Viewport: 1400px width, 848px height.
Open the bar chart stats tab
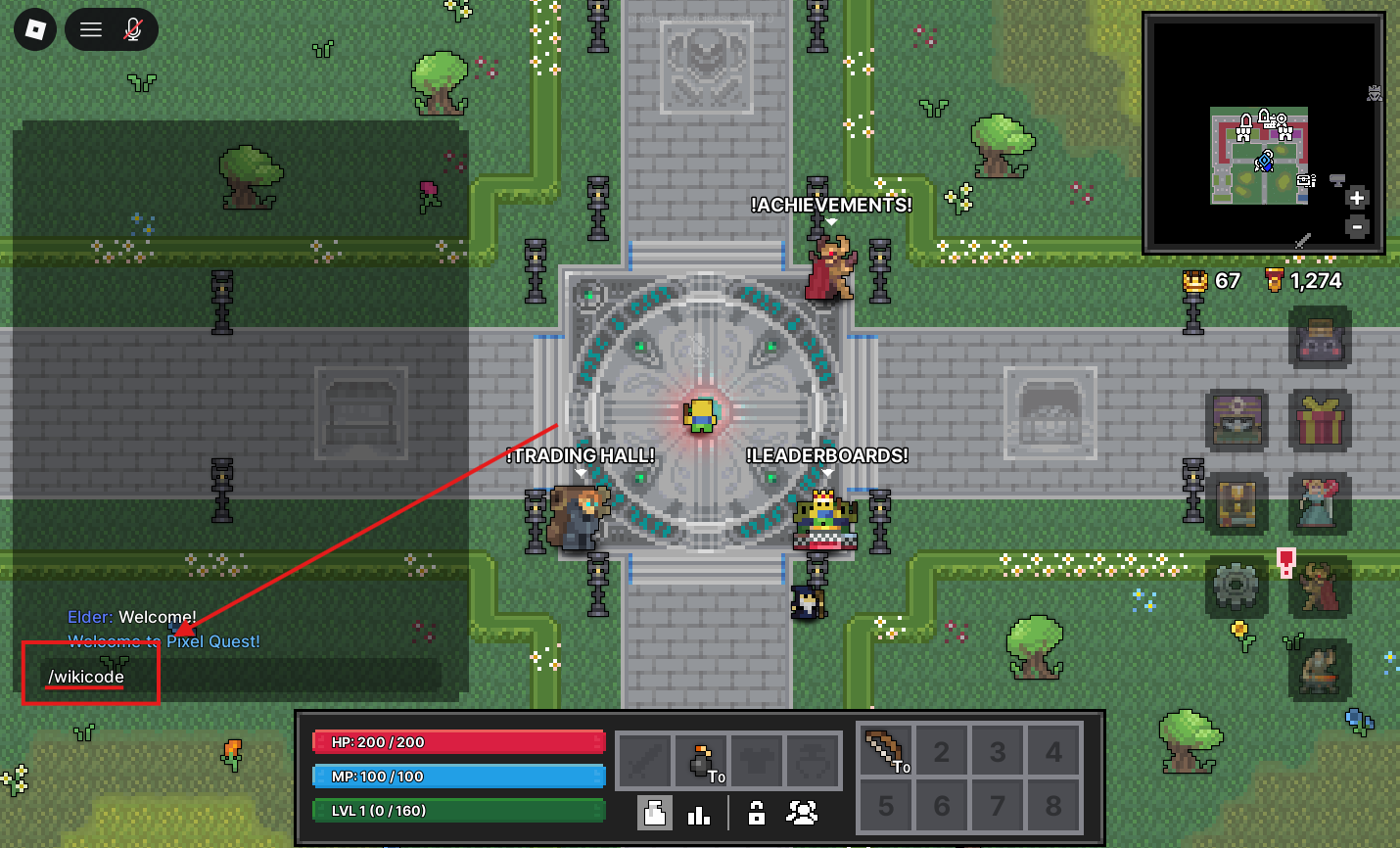tap(699, 814)
